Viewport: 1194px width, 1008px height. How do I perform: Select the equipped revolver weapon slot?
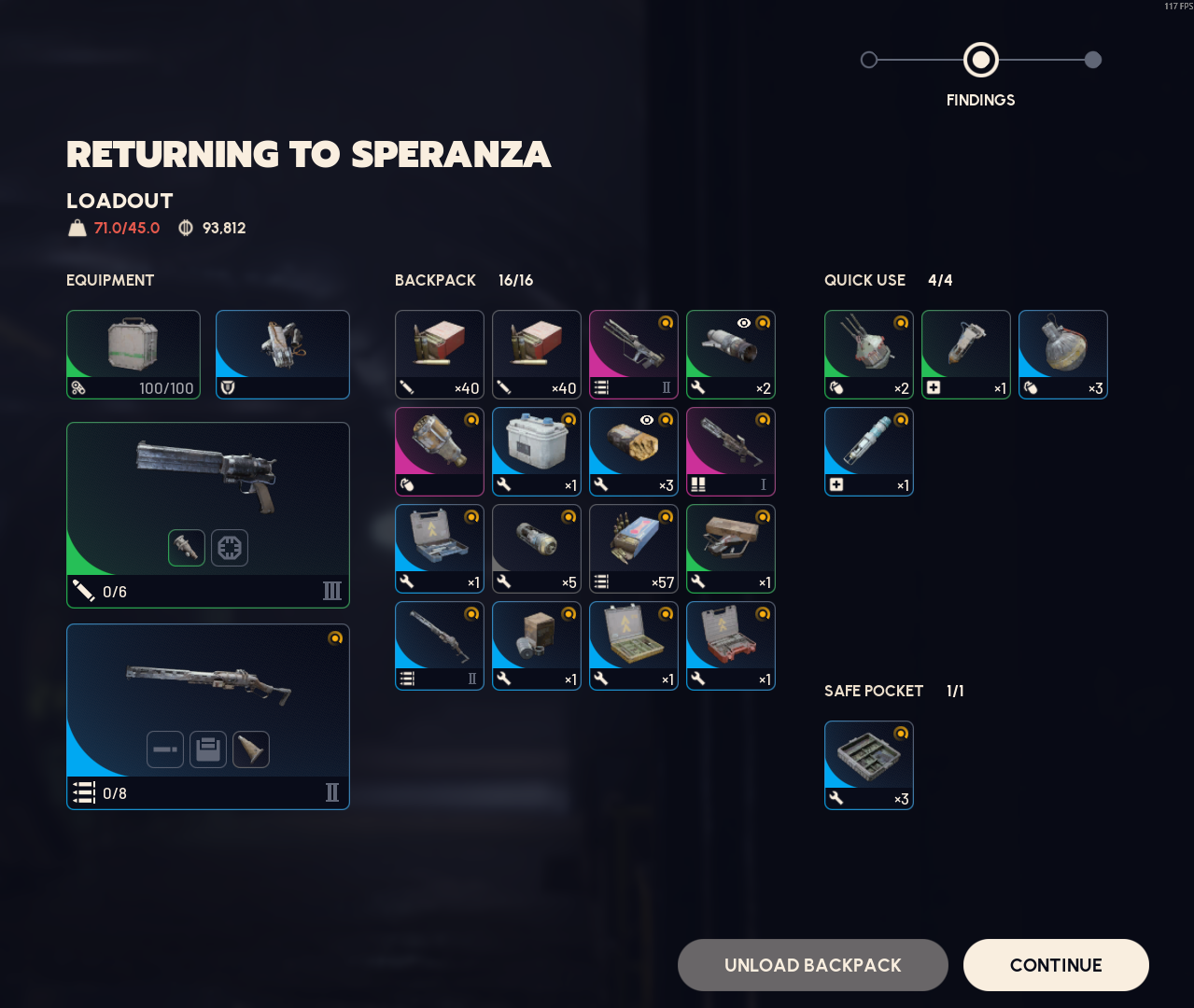(208, 514)
